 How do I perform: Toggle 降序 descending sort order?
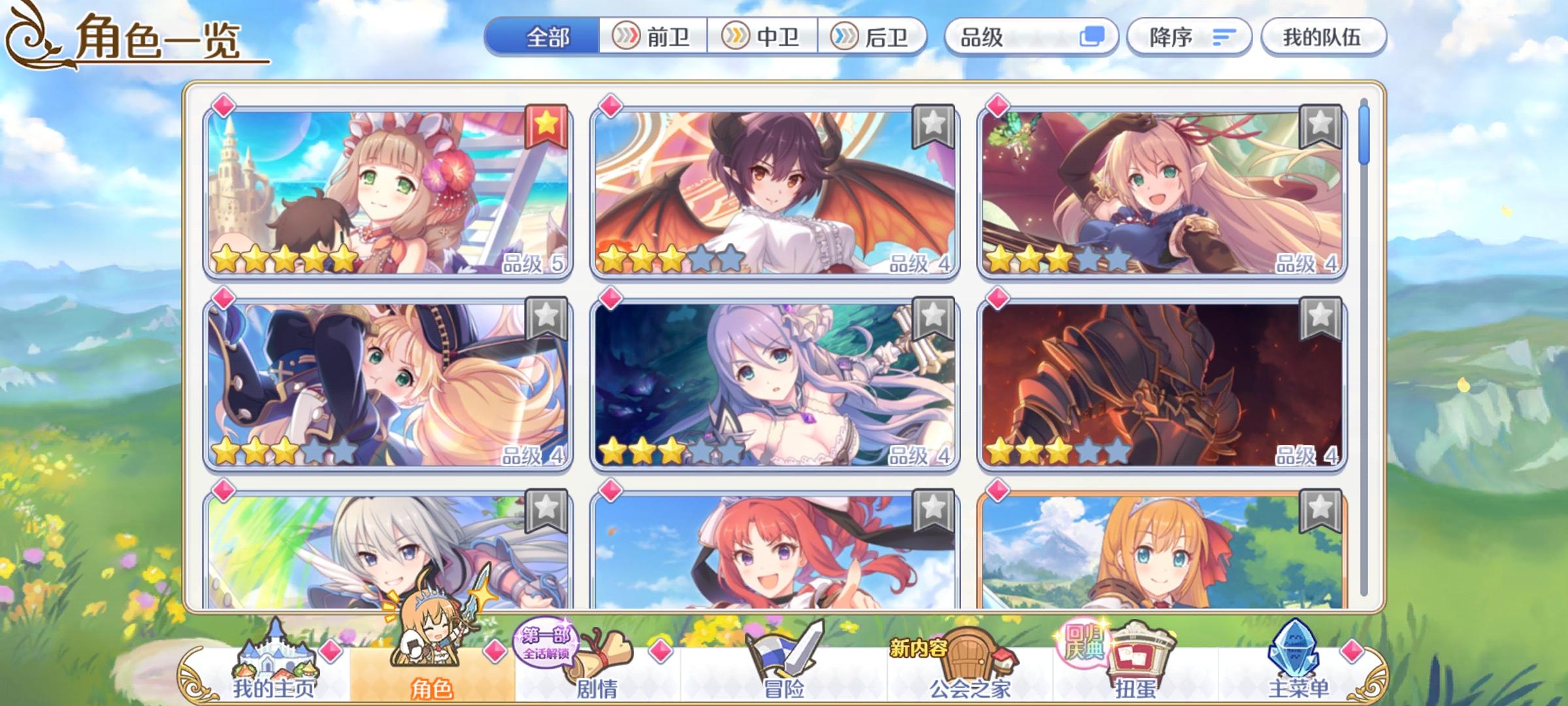pyautogui.click(x=1171, y=37)
